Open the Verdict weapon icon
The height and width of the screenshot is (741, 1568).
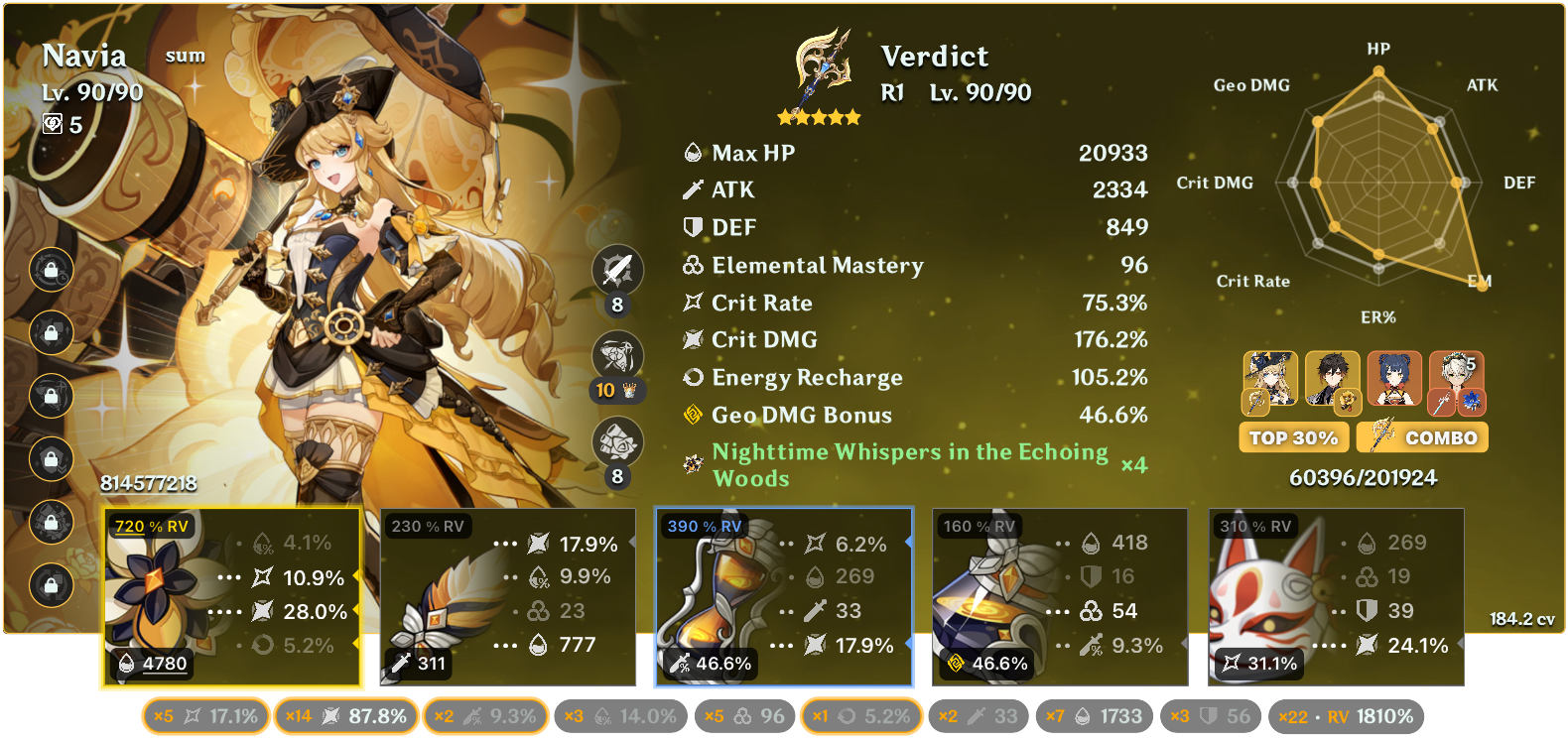click(822, 69)
